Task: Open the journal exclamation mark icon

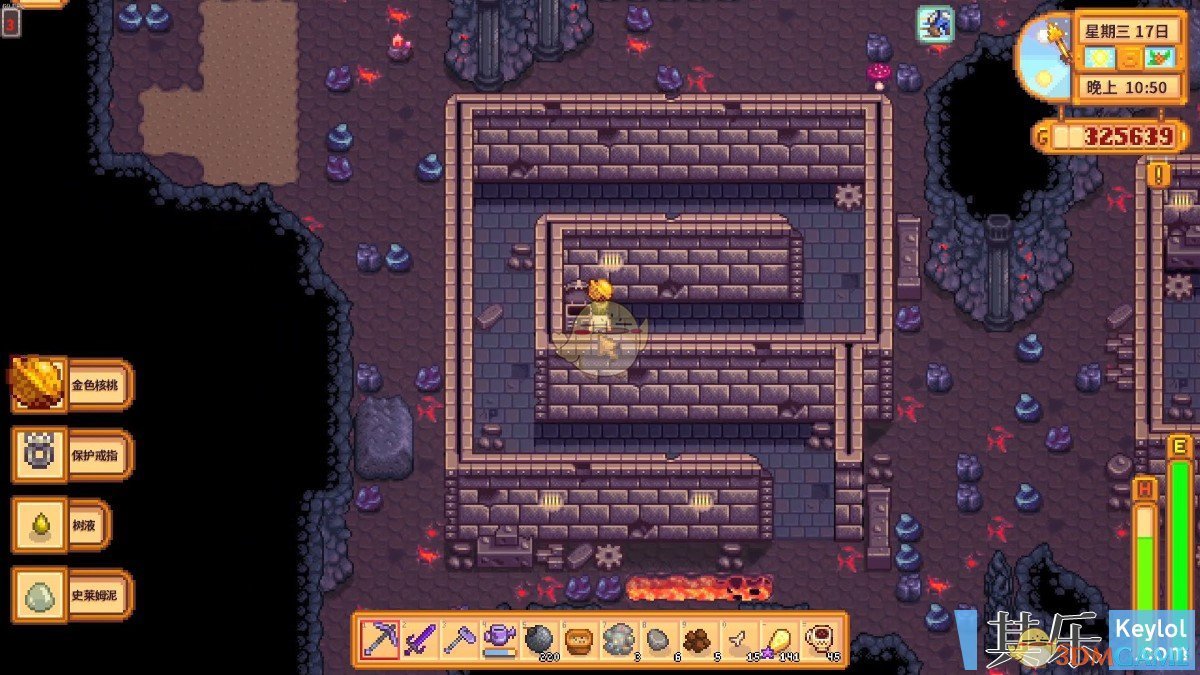Action: point(1159,174)
